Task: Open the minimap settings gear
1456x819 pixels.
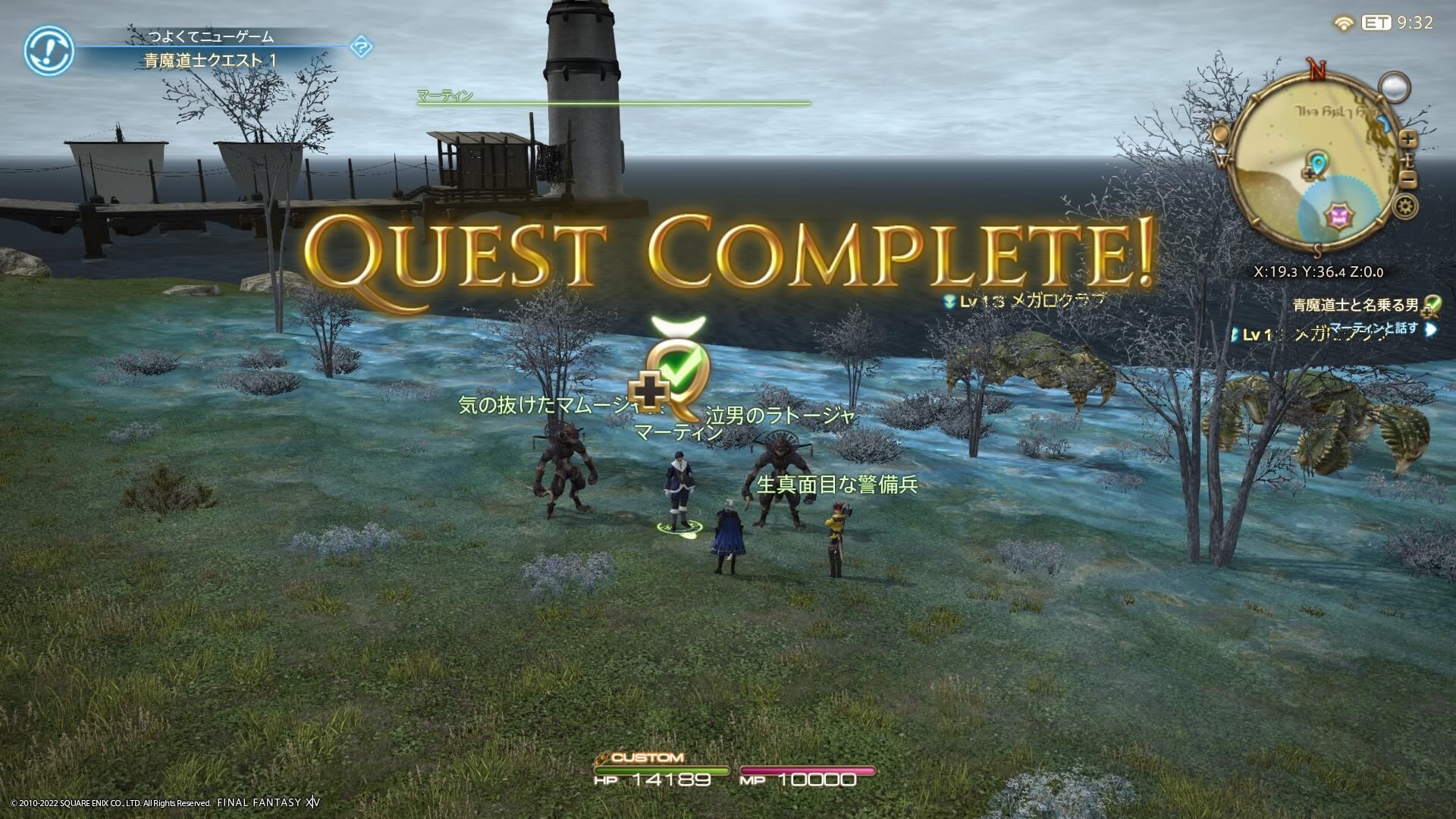Action: point(1405,206)
